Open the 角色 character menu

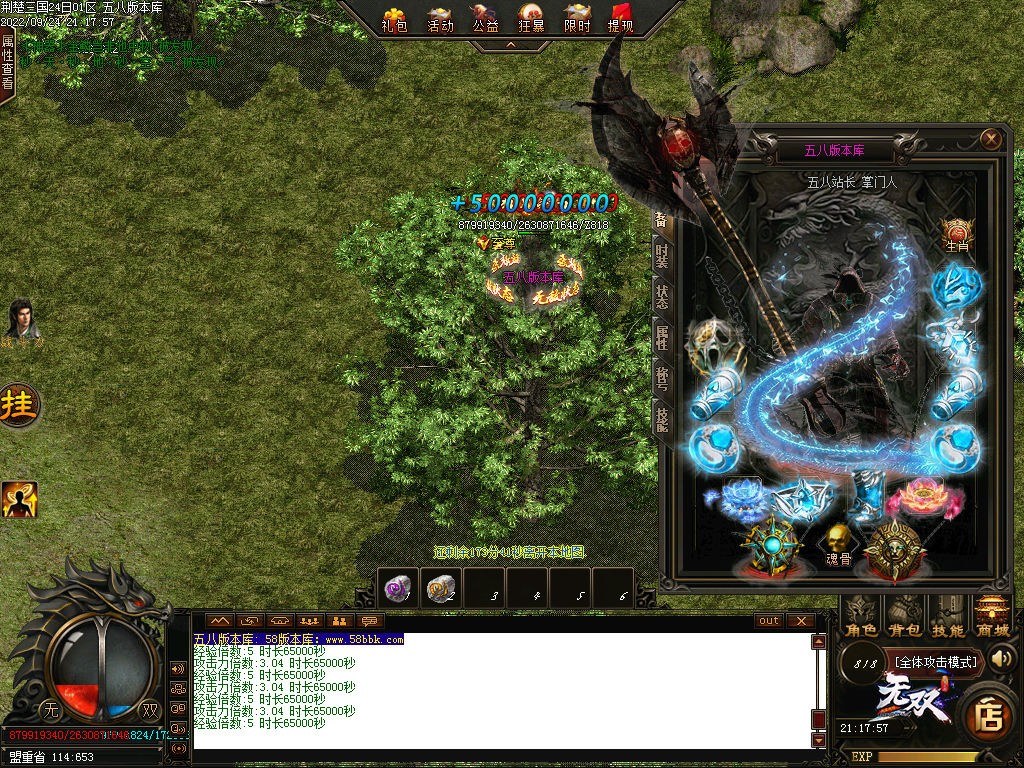coord(861,617)
